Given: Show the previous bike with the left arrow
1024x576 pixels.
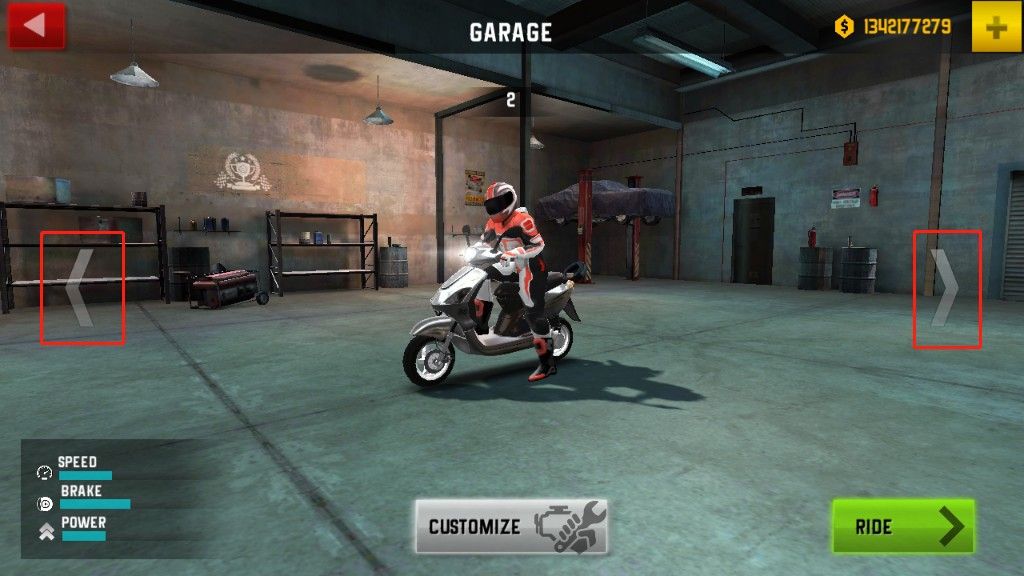Looking at the screenshot, I should 81,288.
